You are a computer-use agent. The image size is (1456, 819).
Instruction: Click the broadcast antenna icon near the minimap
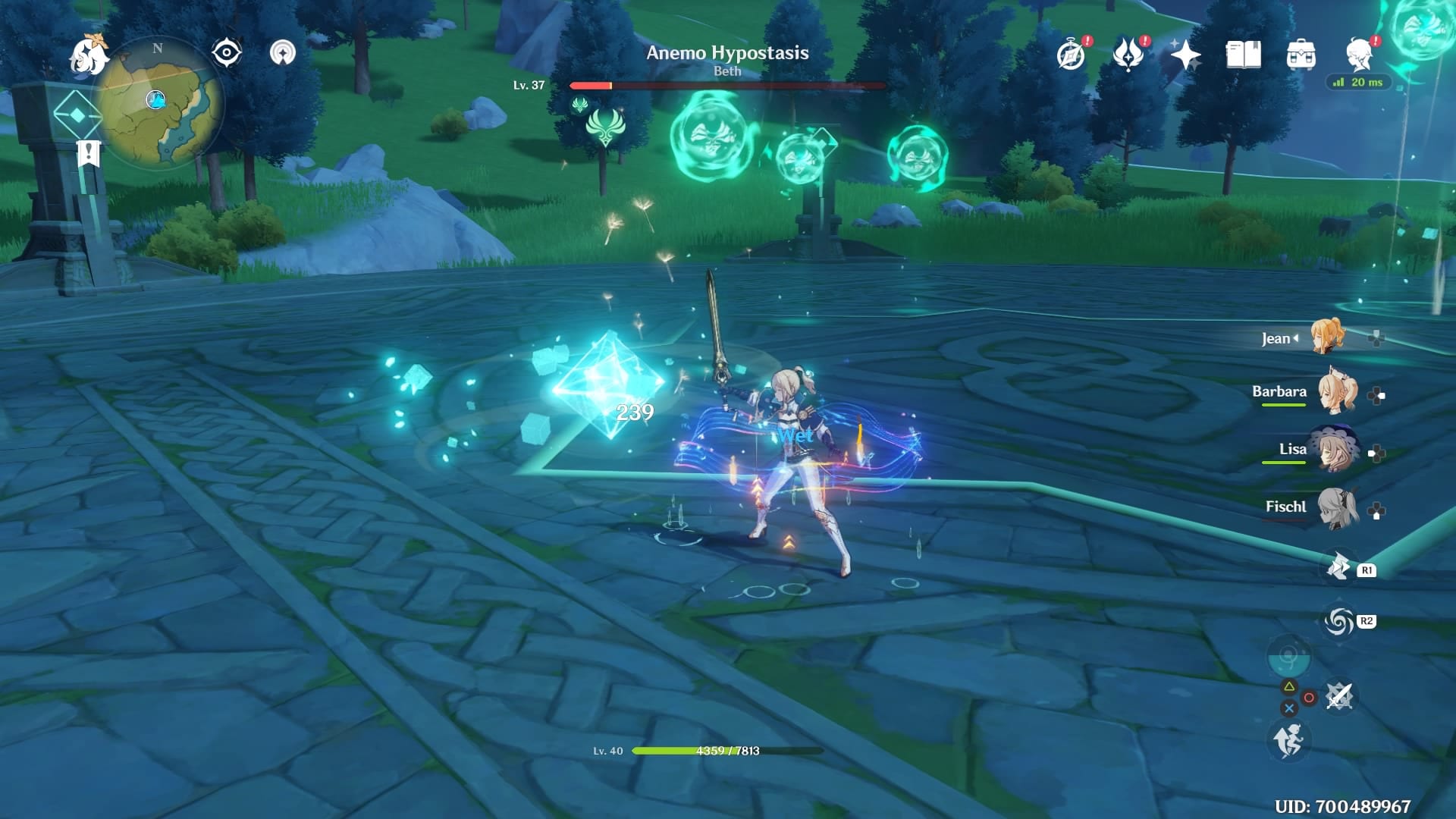[x=281, y=53]
